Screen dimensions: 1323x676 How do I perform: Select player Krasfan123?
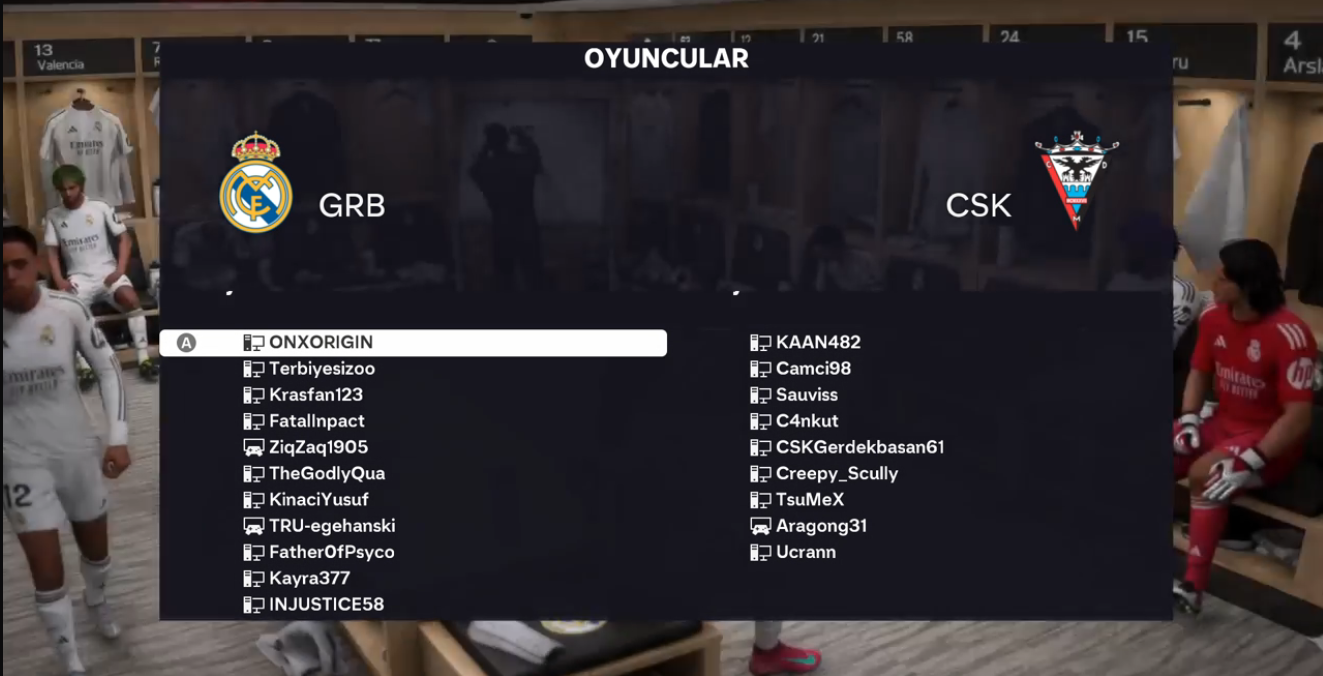315,395
